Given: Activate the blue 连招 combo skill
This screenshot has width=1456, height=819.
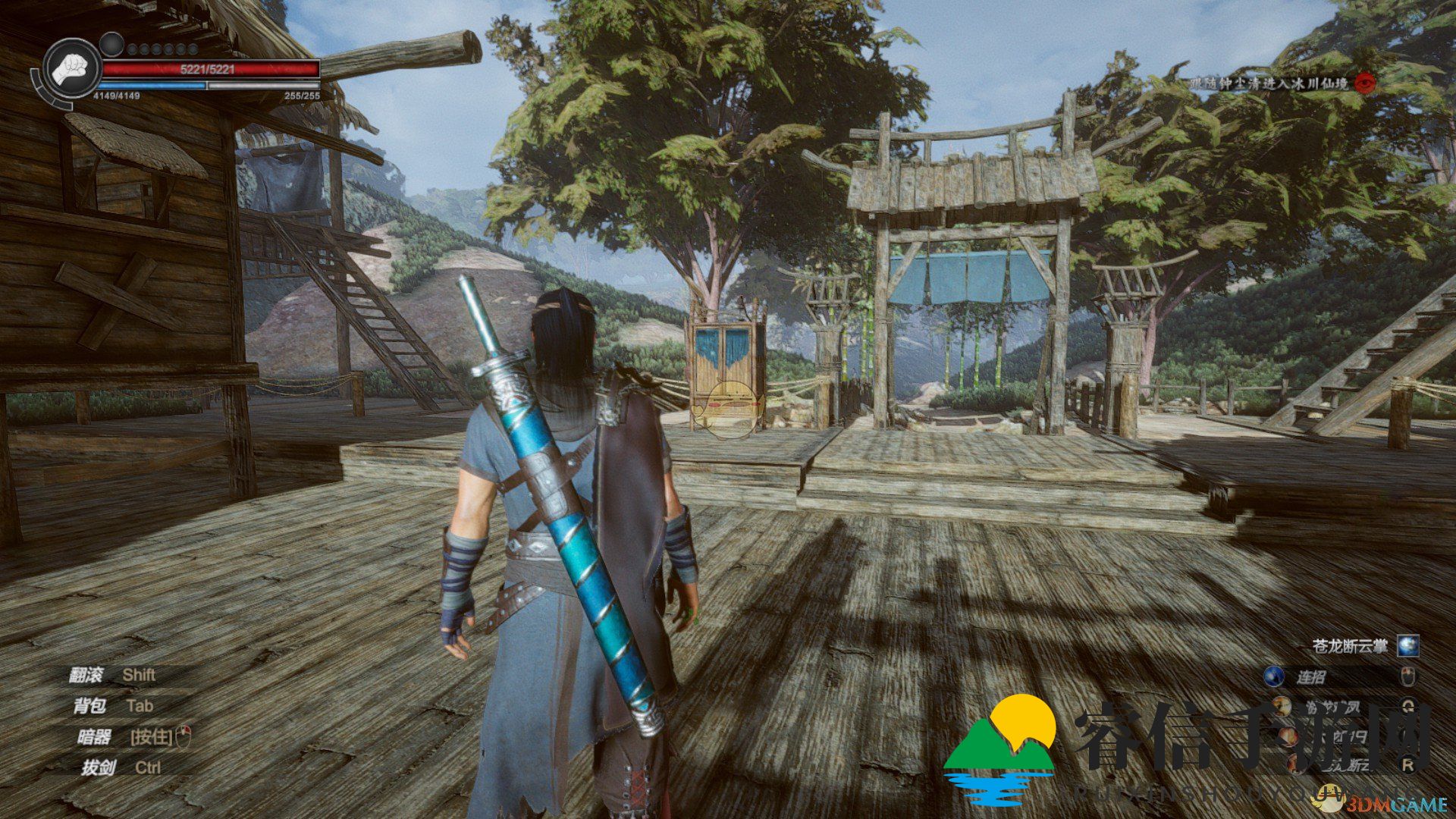Looking at the screenshot, I should (x=1274, y=676).
